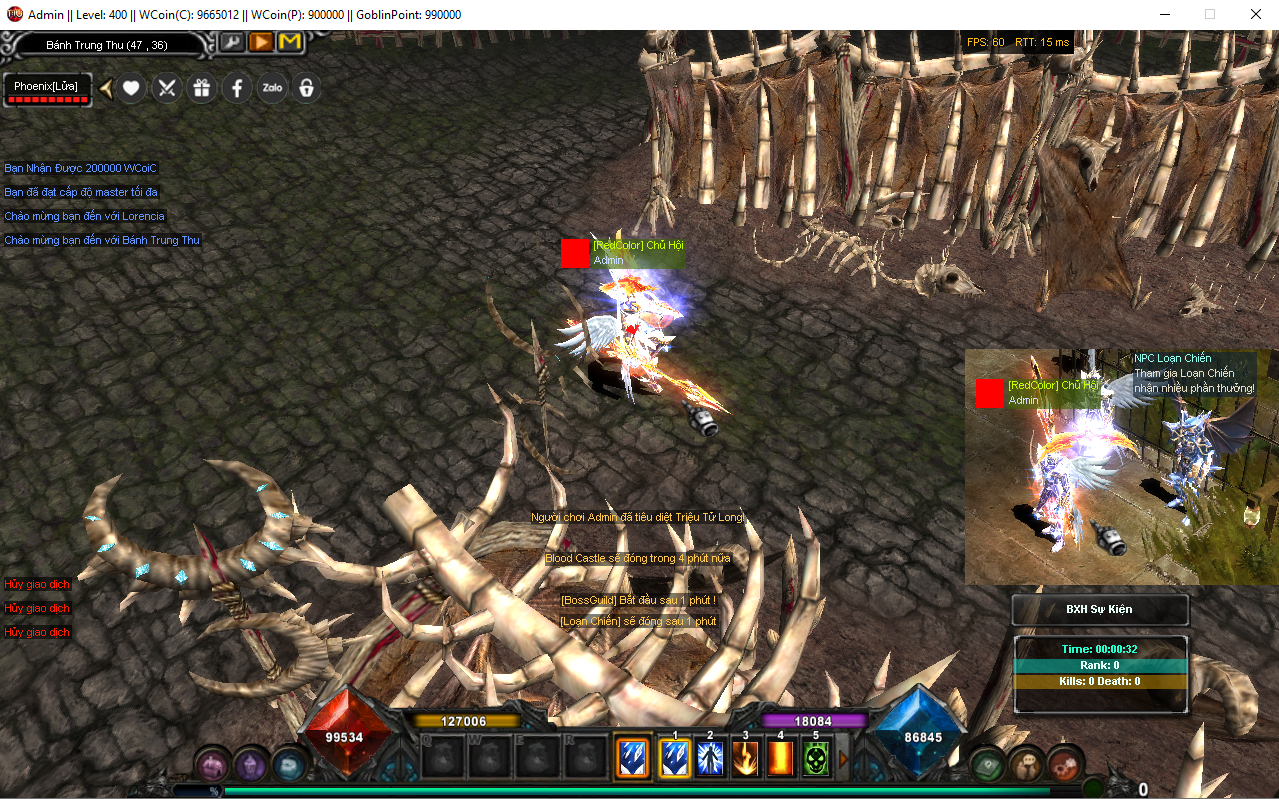Activate the fire burst skill in slot 3
1279x799 pixels.
tap(745, 759)
